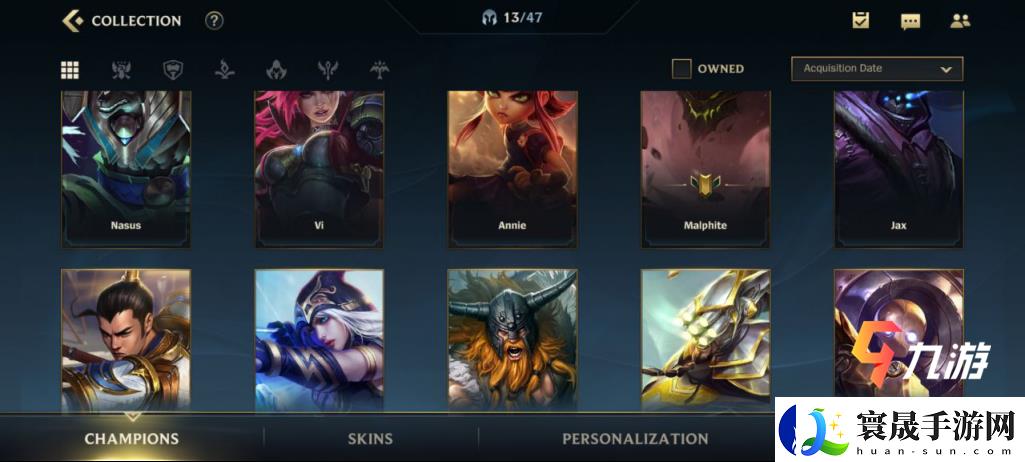Open the Acquisition Date sort dropdown

[876, 69]
